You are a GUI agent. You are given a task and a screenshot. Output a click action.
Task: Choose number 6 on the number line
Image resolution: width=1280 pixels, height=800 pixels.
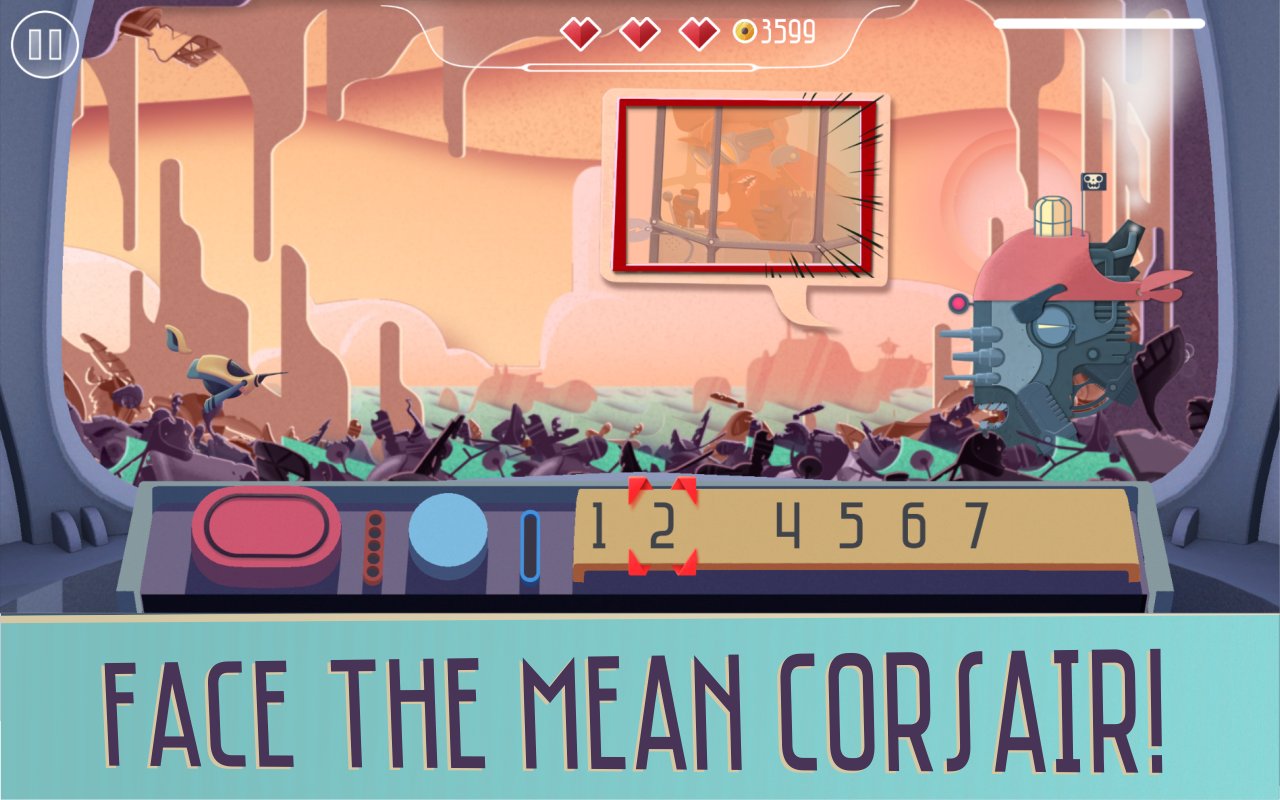913,527
